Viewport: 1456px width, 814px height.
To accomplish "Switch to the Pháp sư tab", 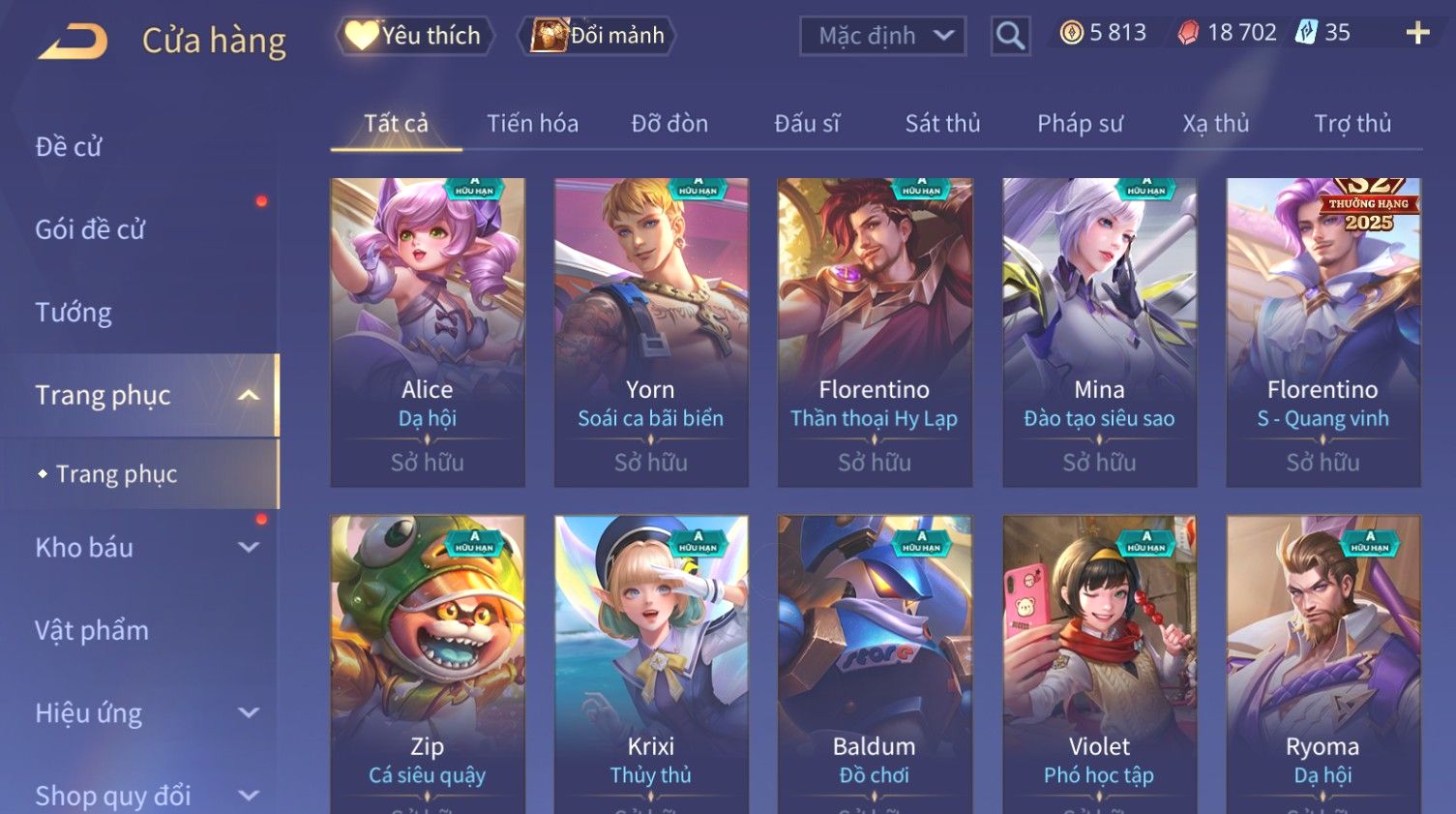I will (1080, 124).
